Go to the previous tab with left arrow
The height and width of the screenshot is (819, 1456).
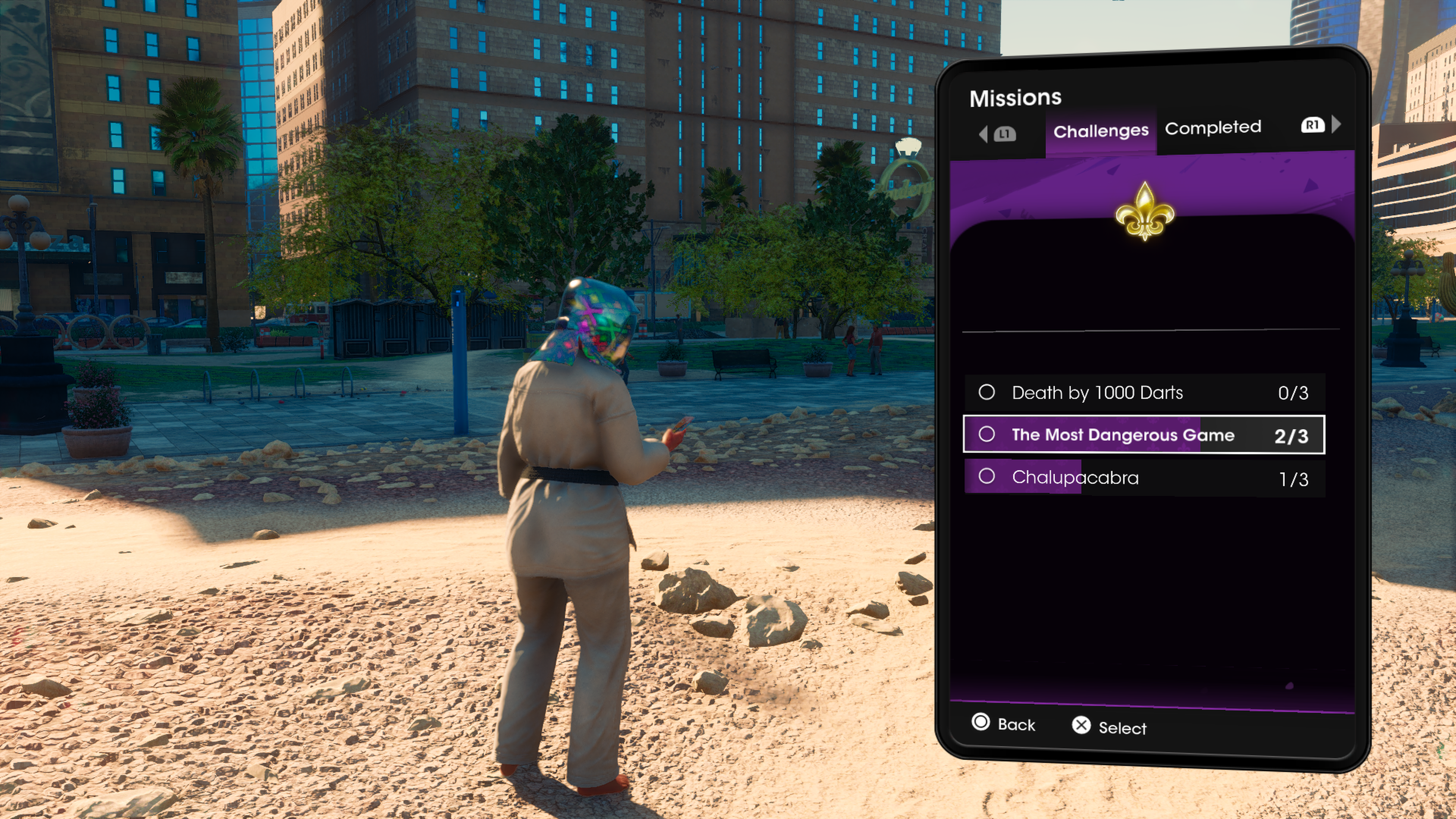pos(984,134)
